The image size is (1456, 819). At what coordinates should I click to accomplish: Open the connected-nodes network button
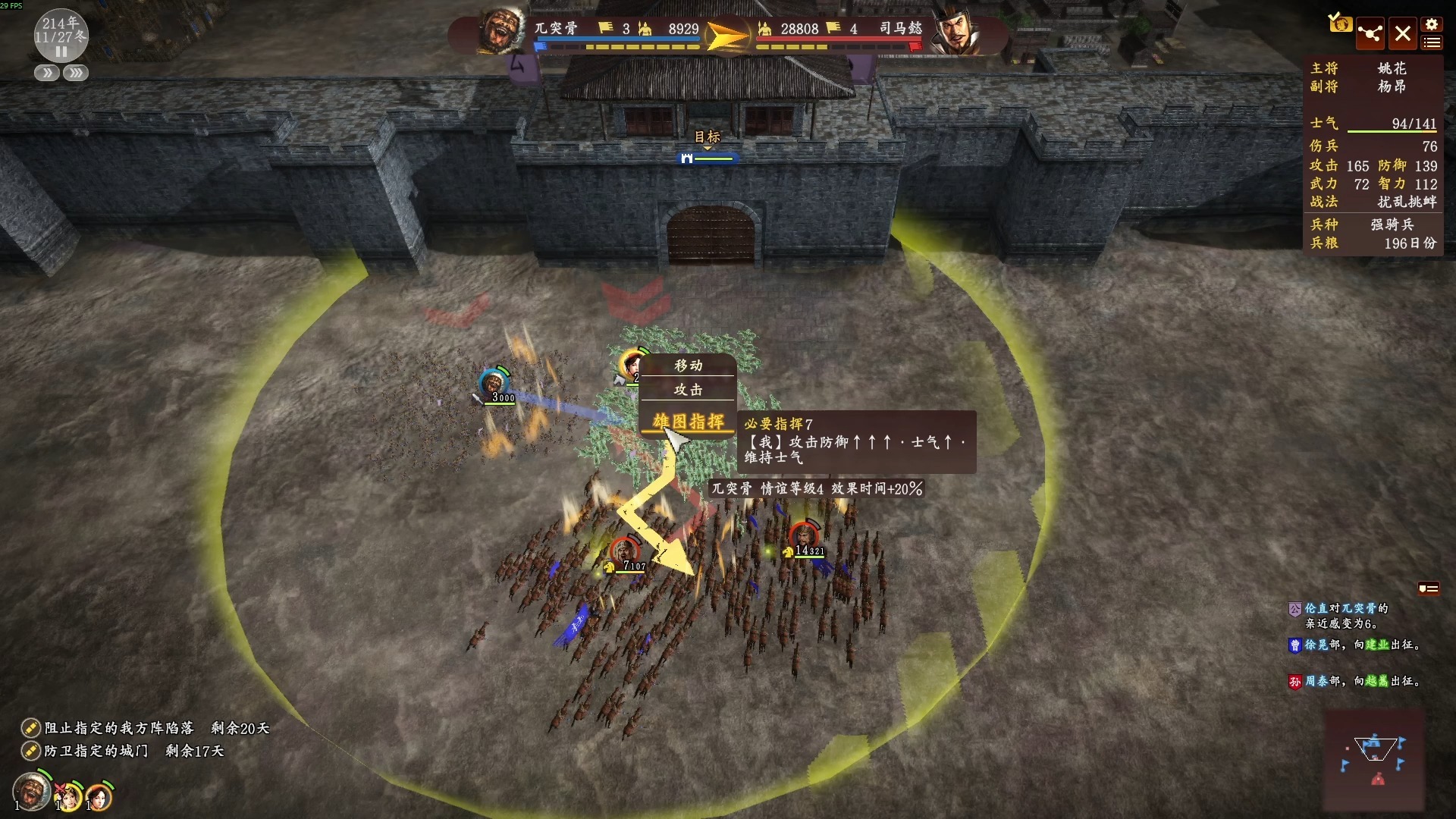click(1370, 33)
